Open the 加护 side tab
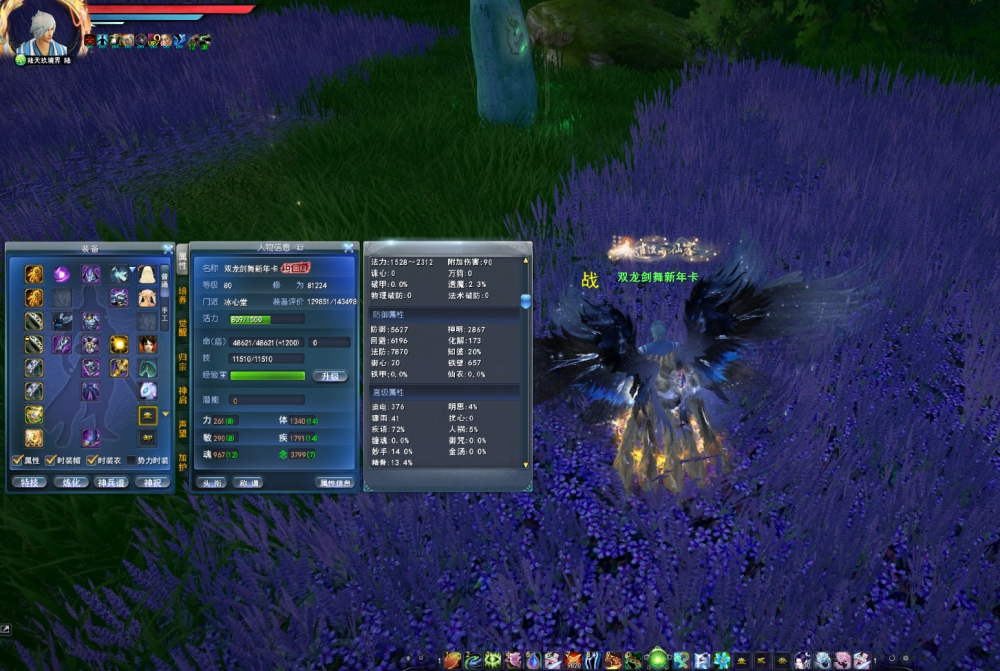 point(183,461)
